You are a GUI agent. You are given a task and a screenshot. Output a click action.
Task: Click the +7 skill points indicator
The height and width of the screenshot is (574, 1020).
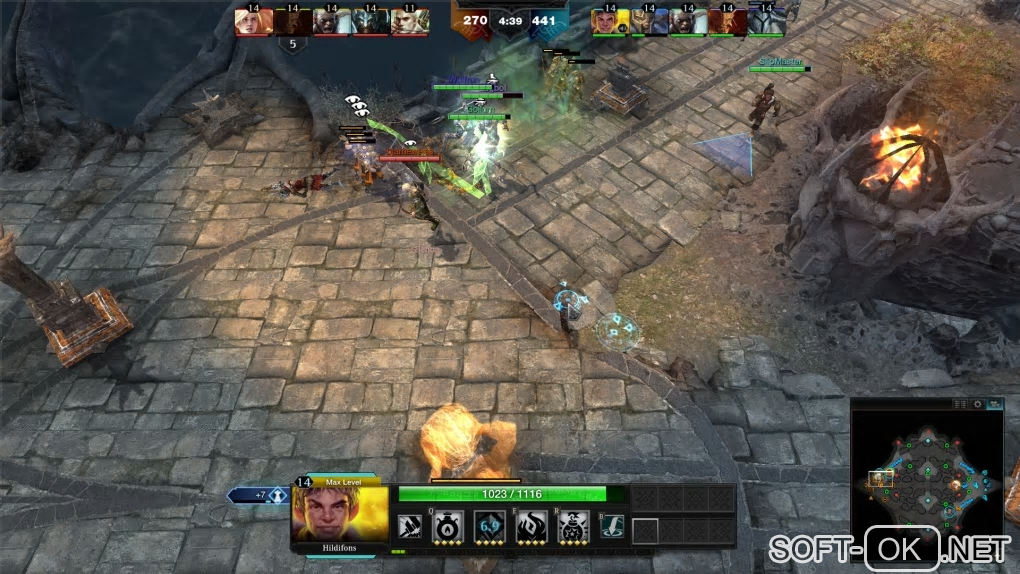coord(260,495)
